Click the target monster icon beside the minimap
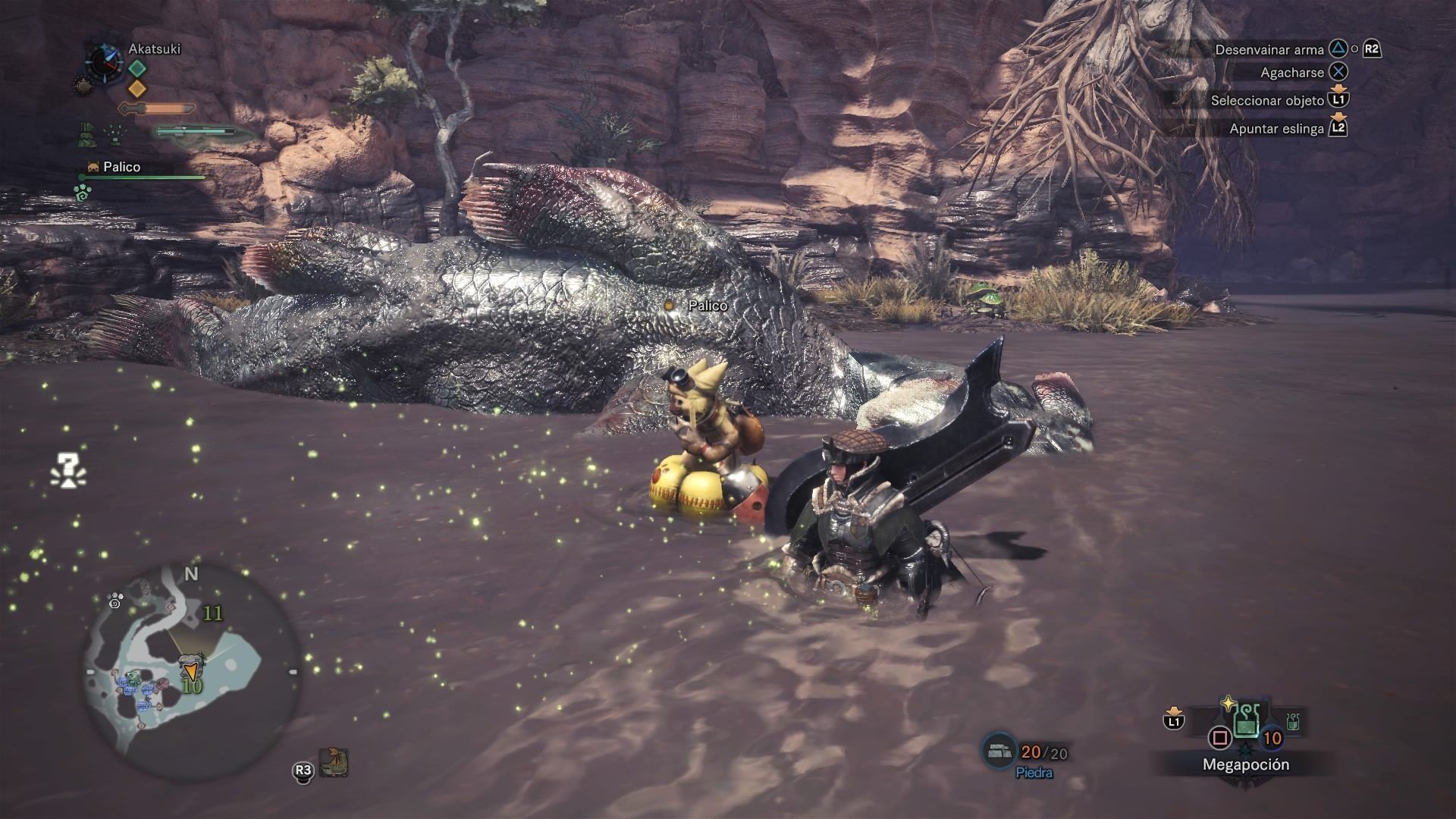The image size is (1456, 819). click(333, 763)
